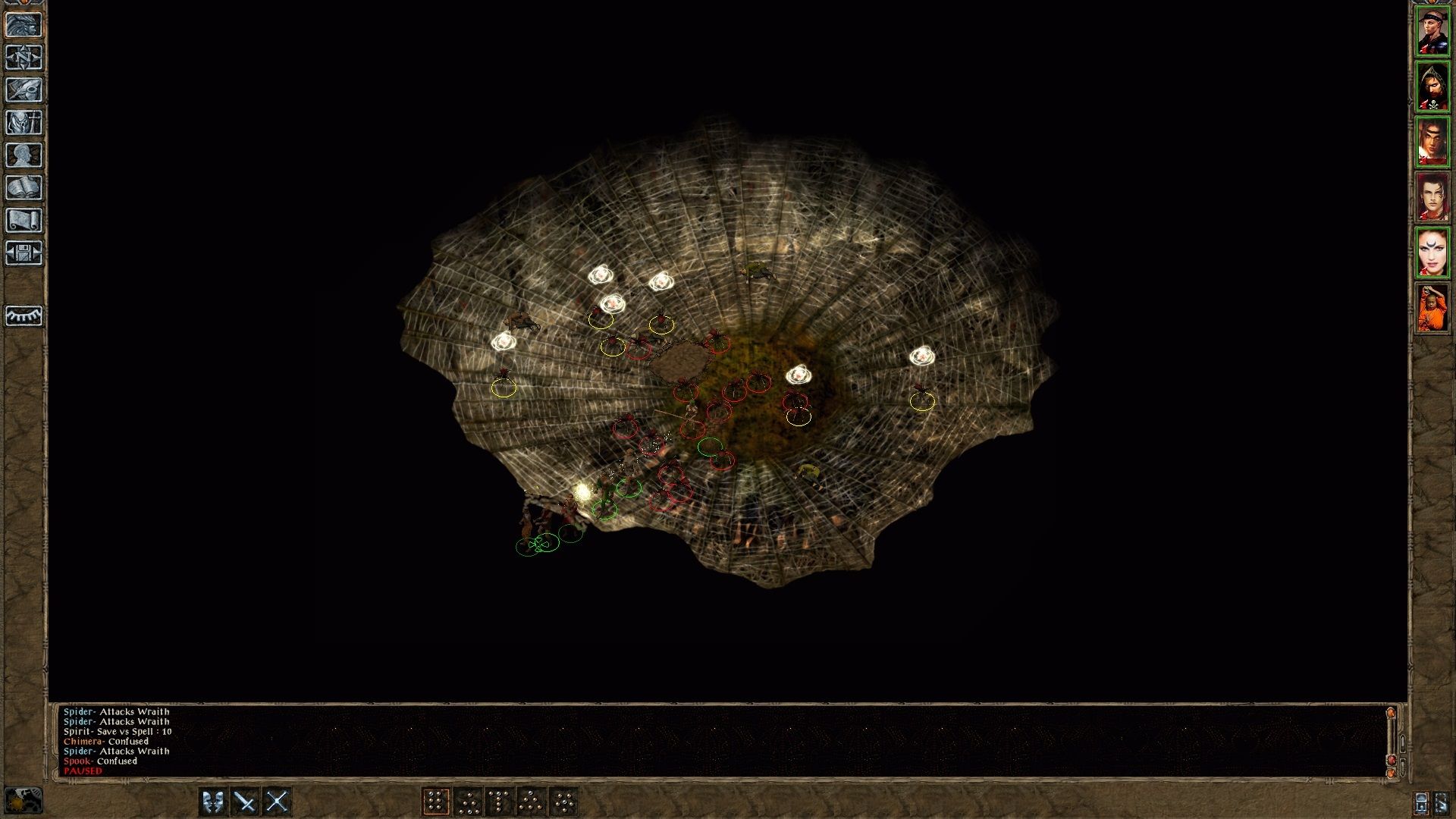Open the journal with the quill icon
The height and width of the screenshot is (819, 1456).
coord(25,89)
